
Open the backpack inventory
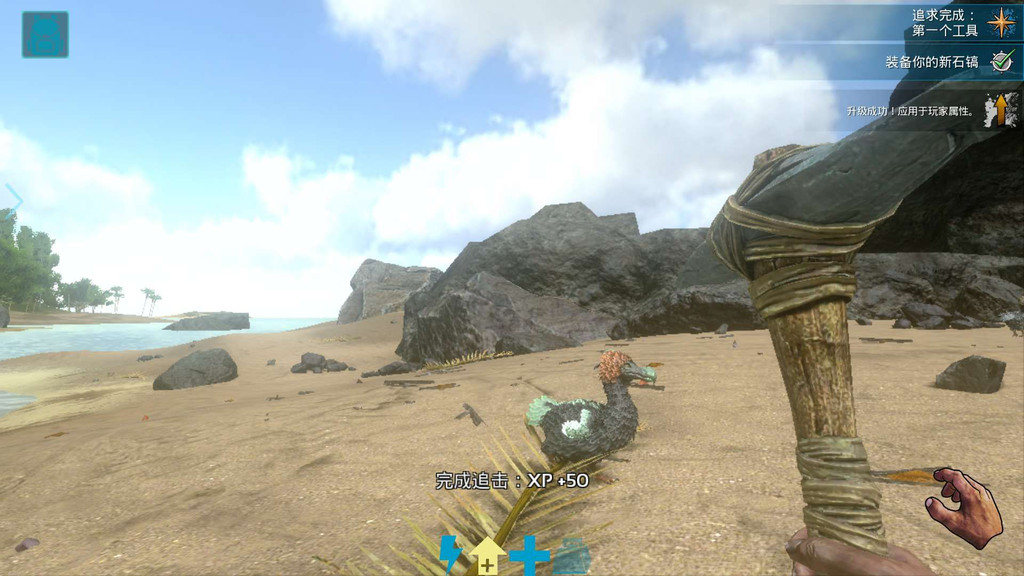45,34
